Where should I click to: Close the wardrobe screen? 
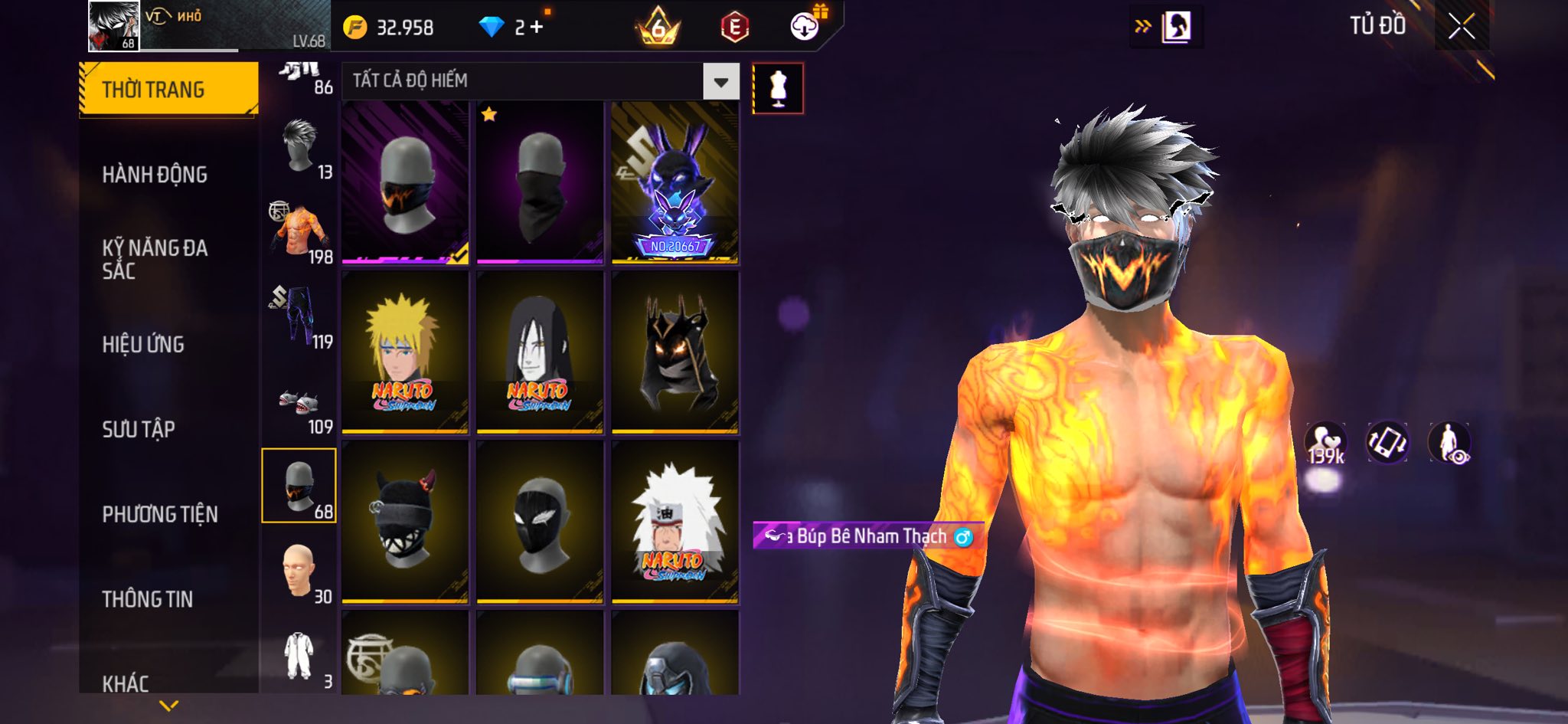pyautogui.click(x=1461, y=27)
